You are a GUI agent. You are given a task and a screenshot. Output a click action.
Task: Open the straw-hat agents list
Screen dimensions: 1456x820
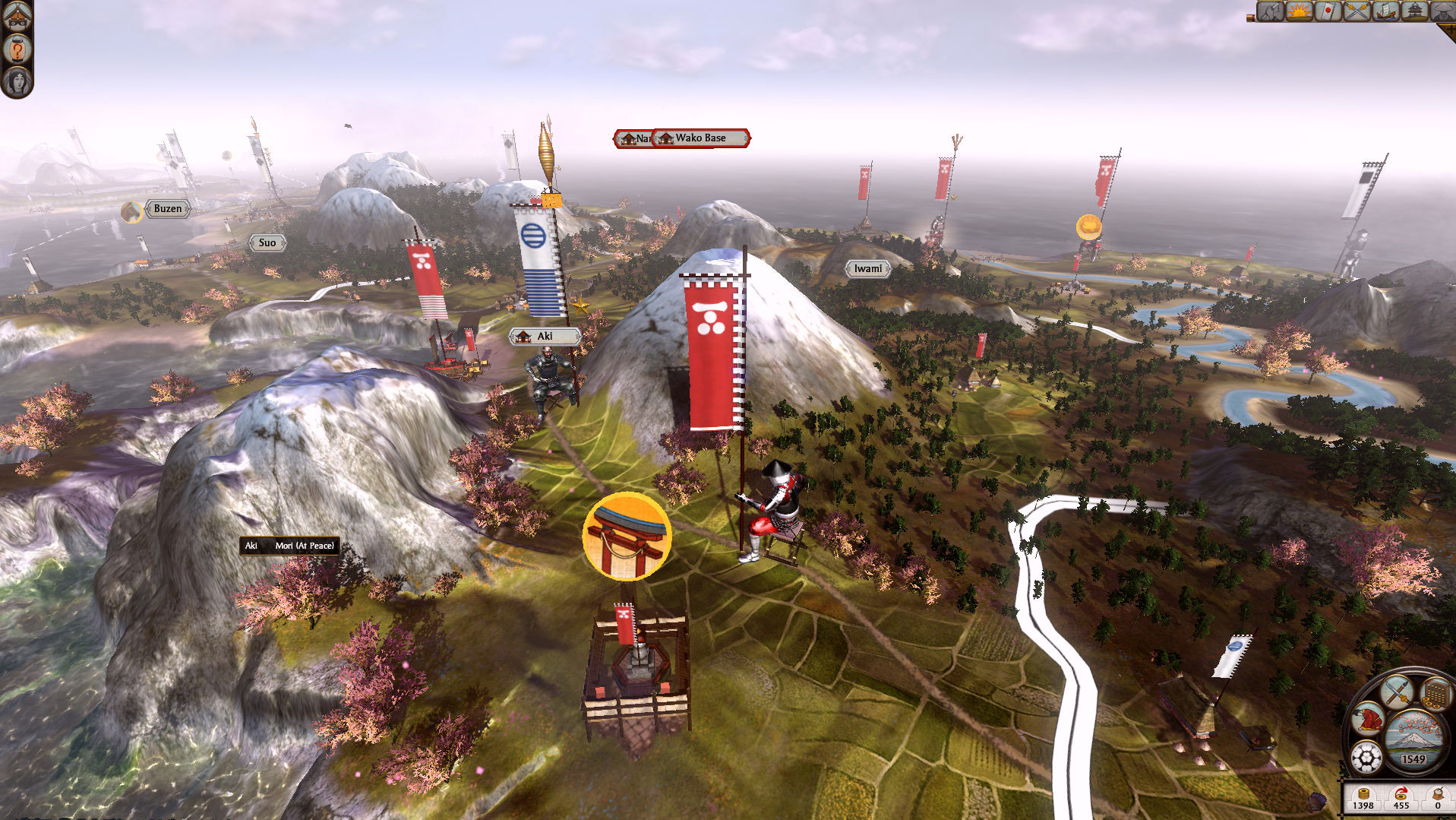[1442, 11]
